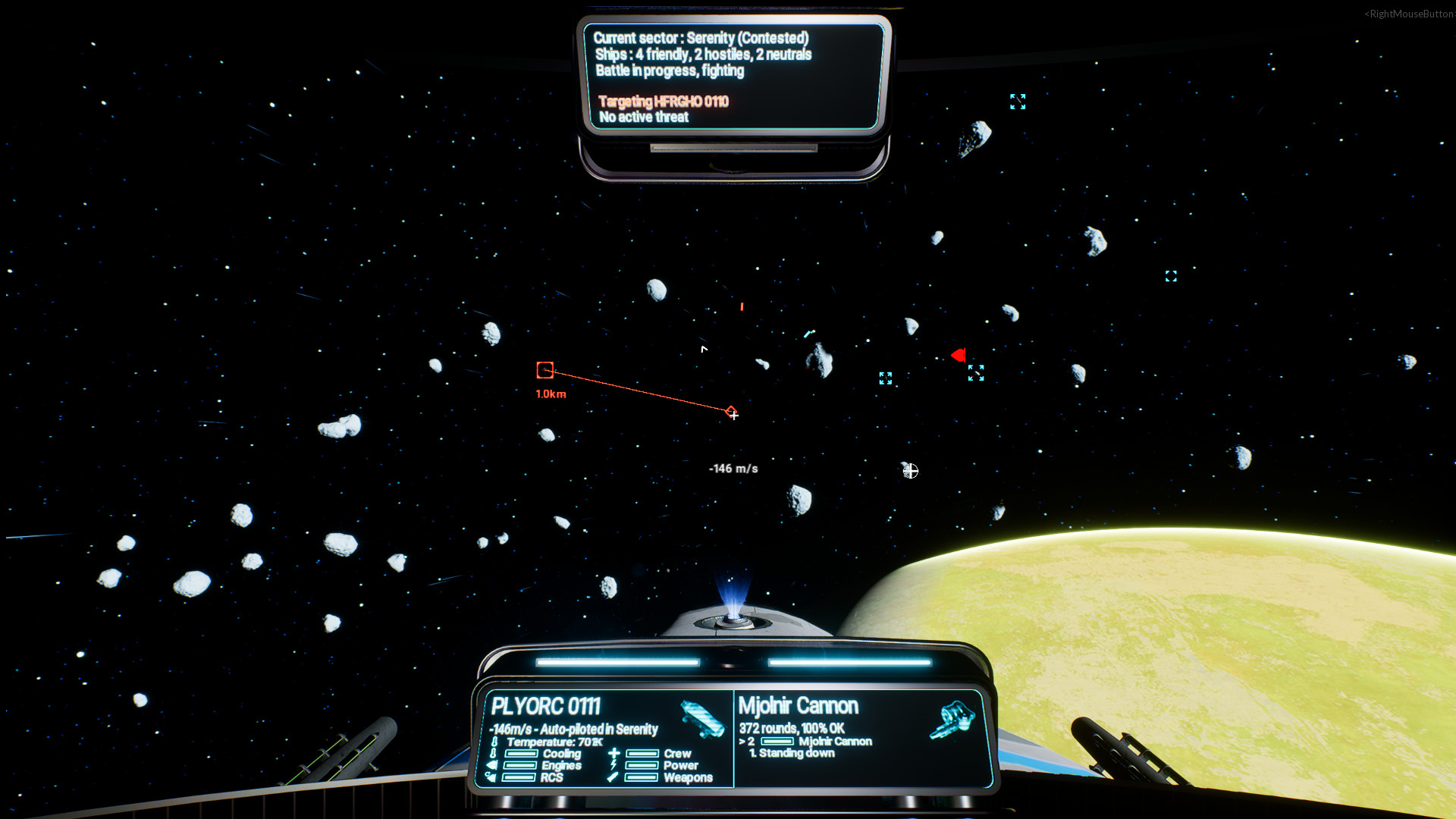Screen dimensions: 1456x819
Task: Switch to the Mjolnir Cannon panel
Action: (x=799, y=706)
